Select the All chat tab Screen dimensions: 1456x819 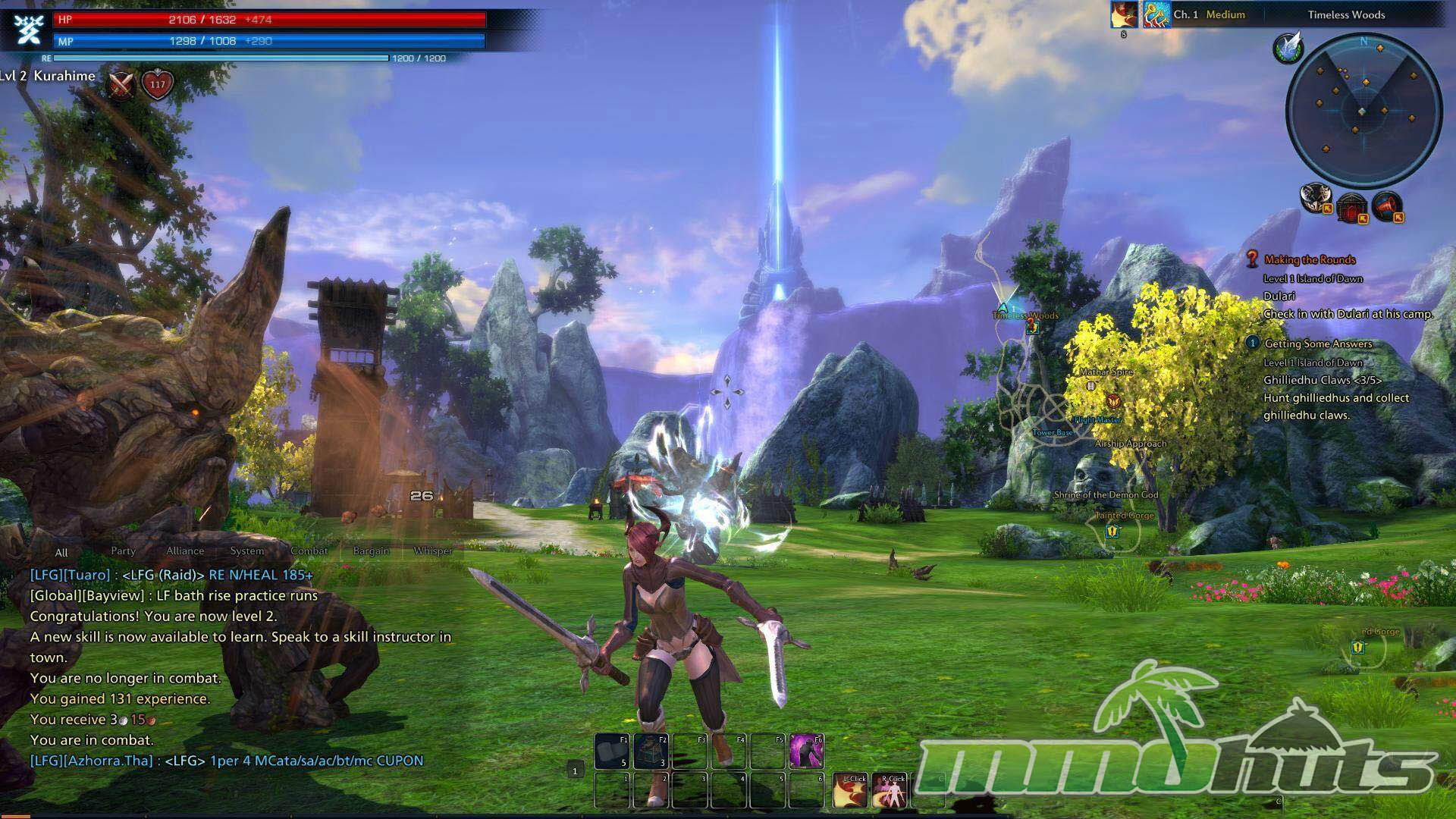(61, 553)
